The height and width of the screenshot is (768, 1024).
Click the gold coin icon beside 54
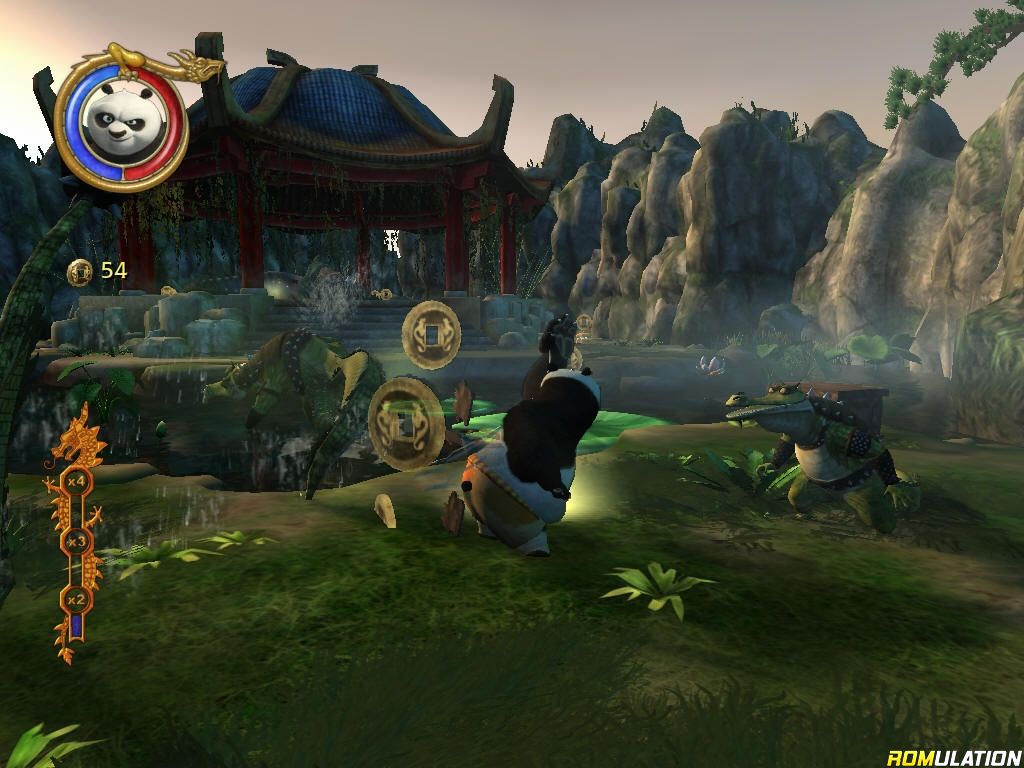click(x=81, y=271)
